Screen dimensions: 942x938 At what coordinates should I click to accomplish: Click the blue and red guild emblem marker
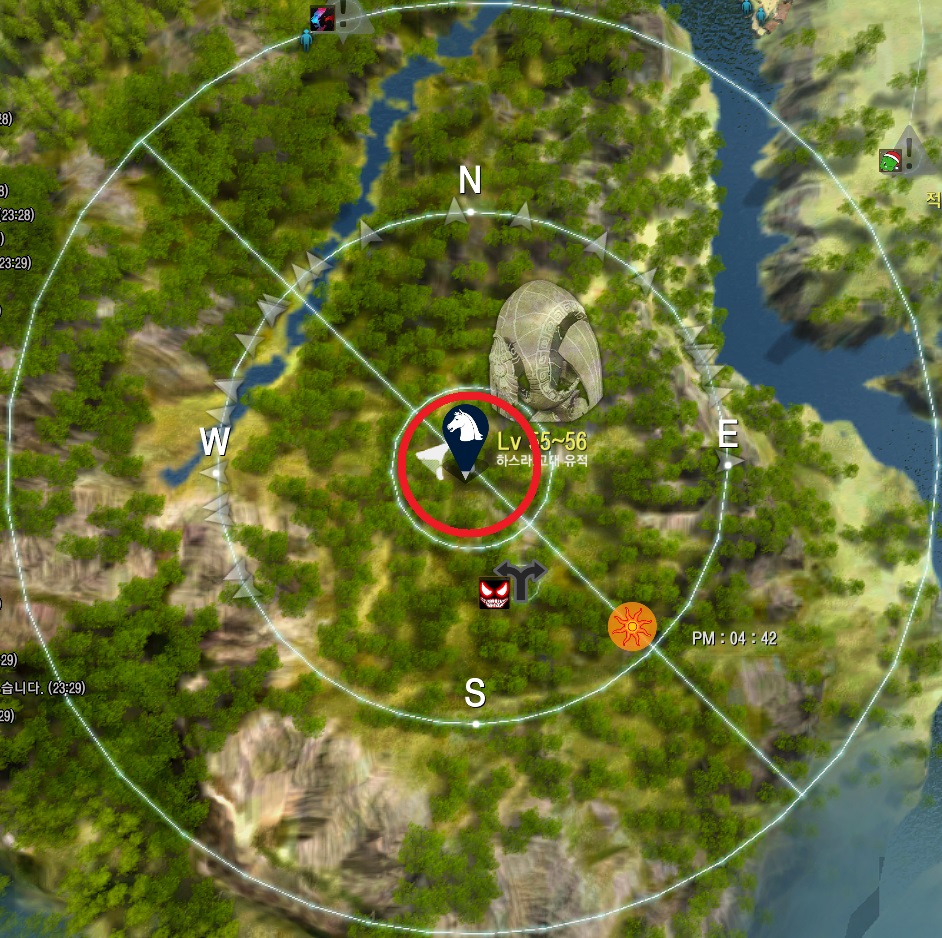(x=322, y=17)
